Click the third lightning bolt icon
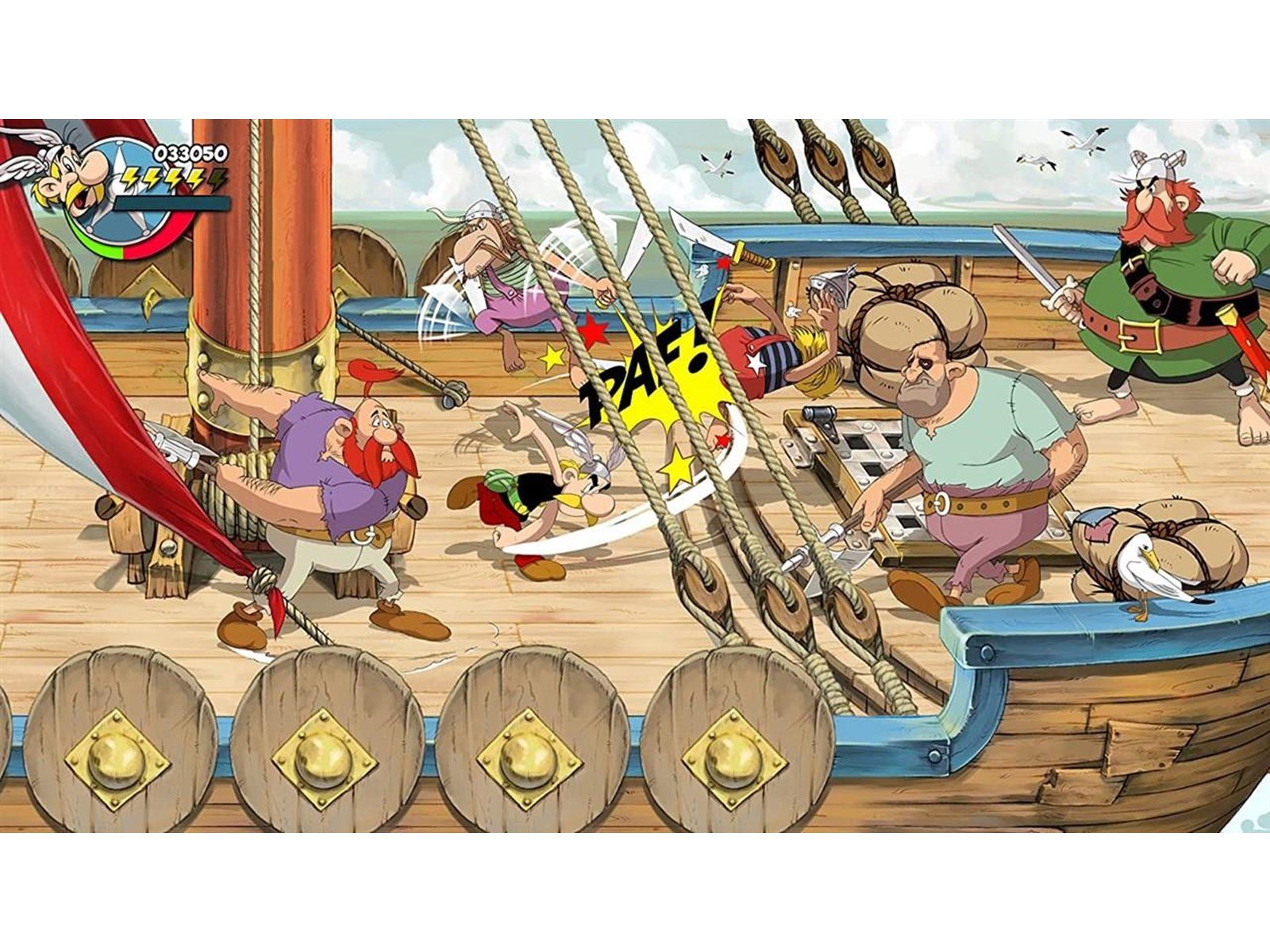The width and height of the screenshot is (1270, 952). tap(173, 179)
